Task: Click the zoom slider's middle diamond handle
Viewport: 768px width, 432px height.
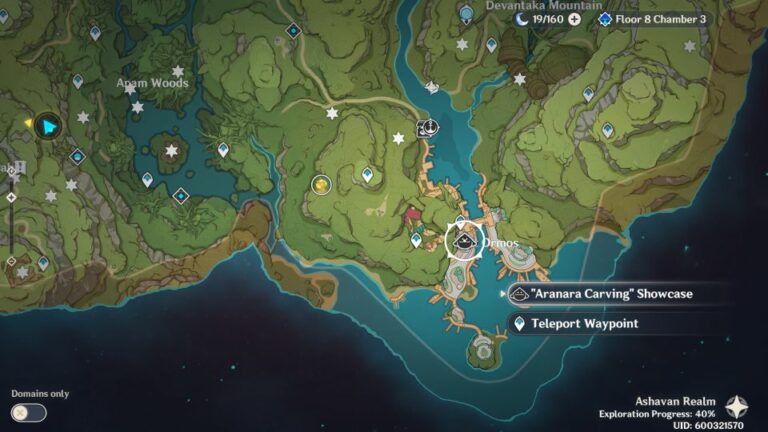Action: [11, 197]
